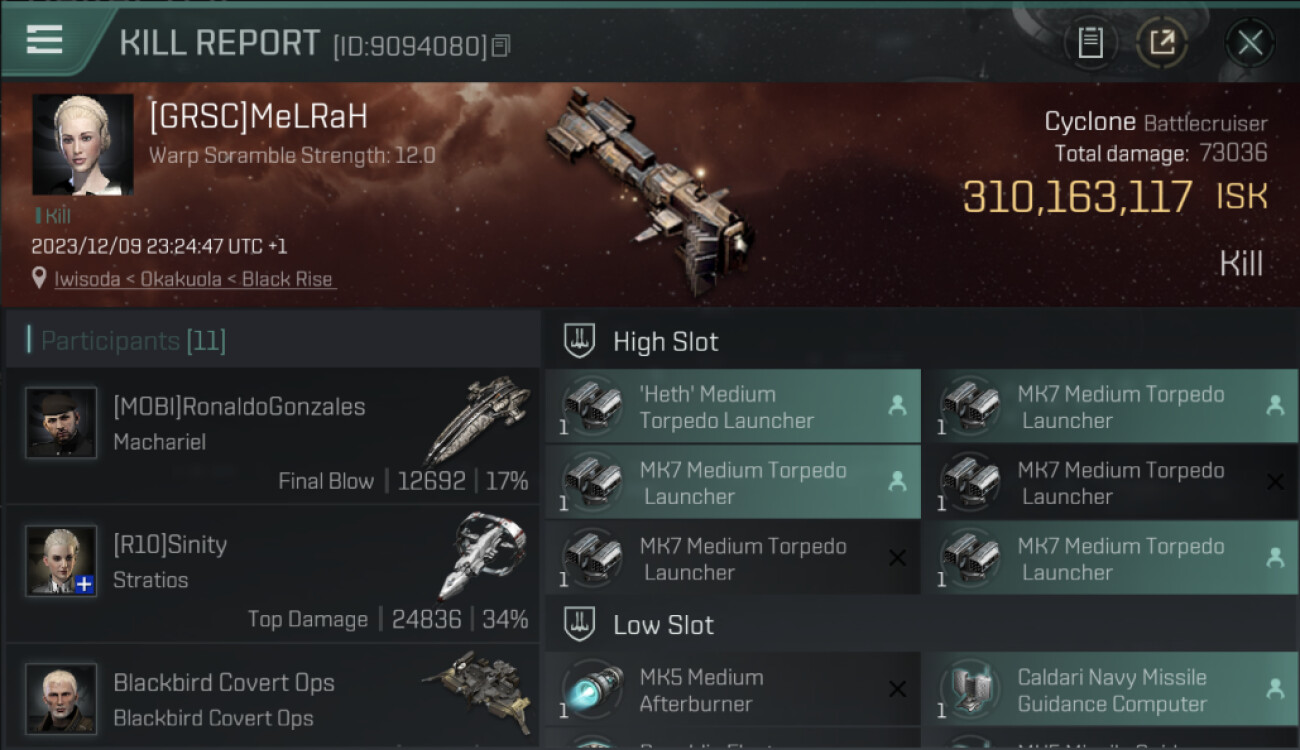Open the hamburger menu
The image size is (1300, 750).
tap(45, 40)
